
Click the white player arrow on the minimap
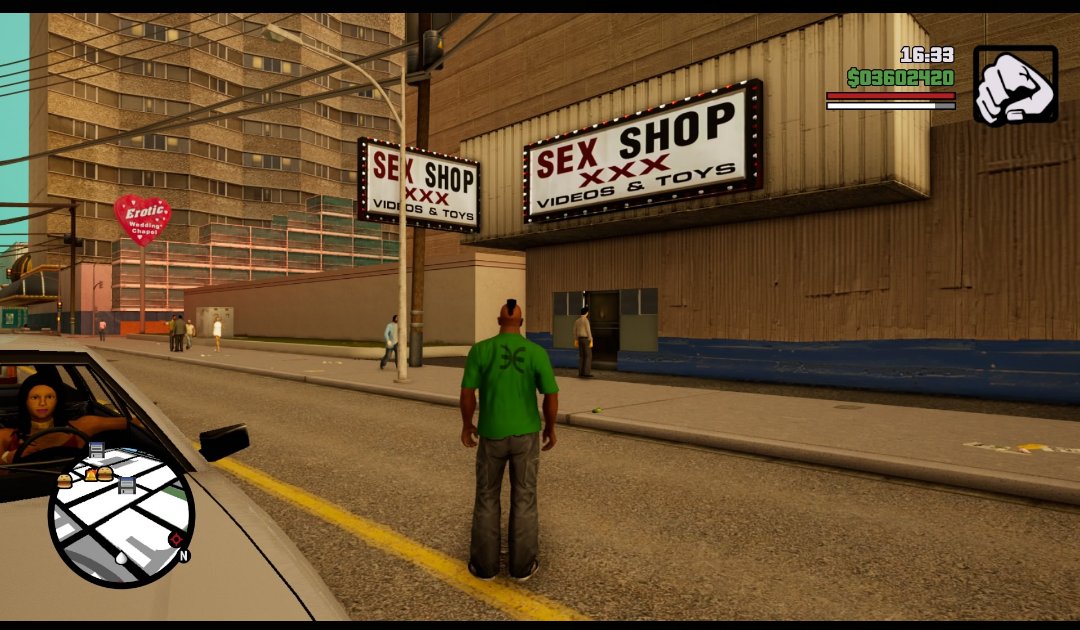point(121,558)
